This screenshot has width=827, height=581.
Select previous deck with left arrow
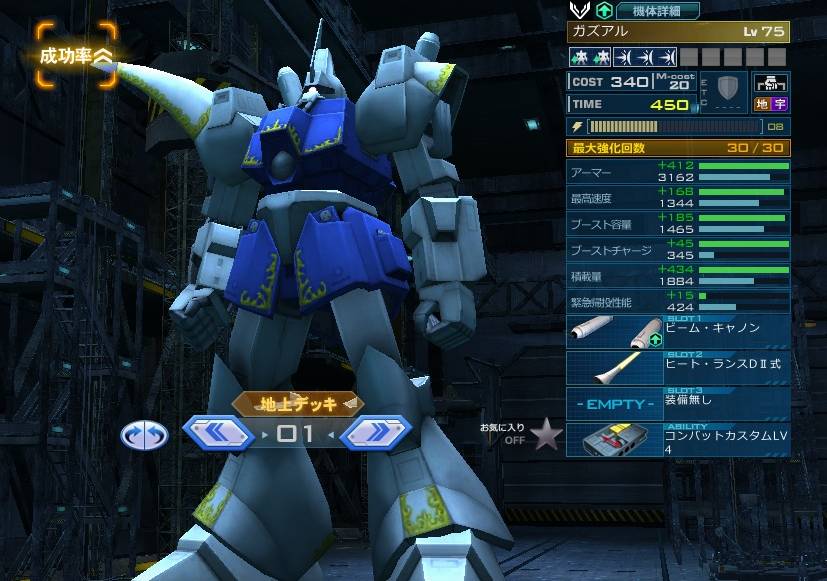click(x=216, y=433)
